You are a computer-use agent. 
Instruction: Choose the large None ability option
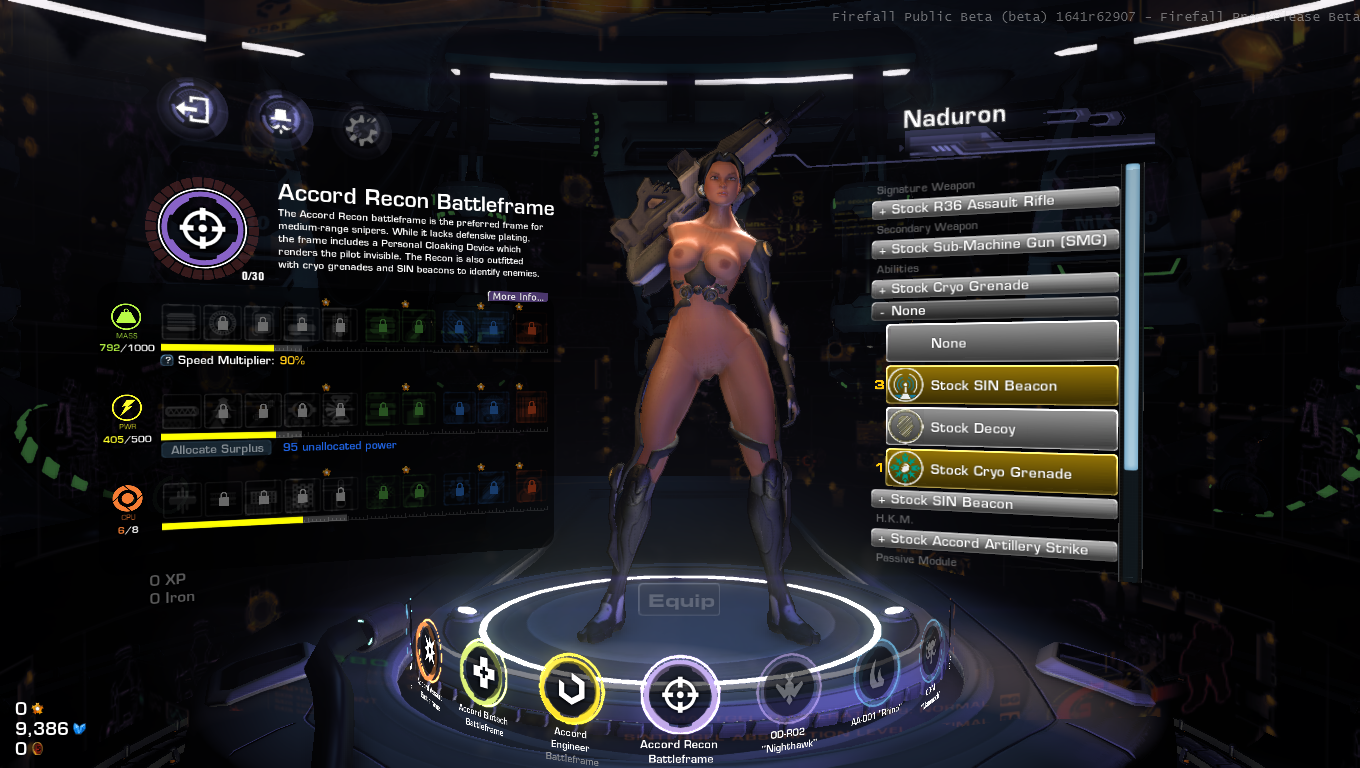1001,342
